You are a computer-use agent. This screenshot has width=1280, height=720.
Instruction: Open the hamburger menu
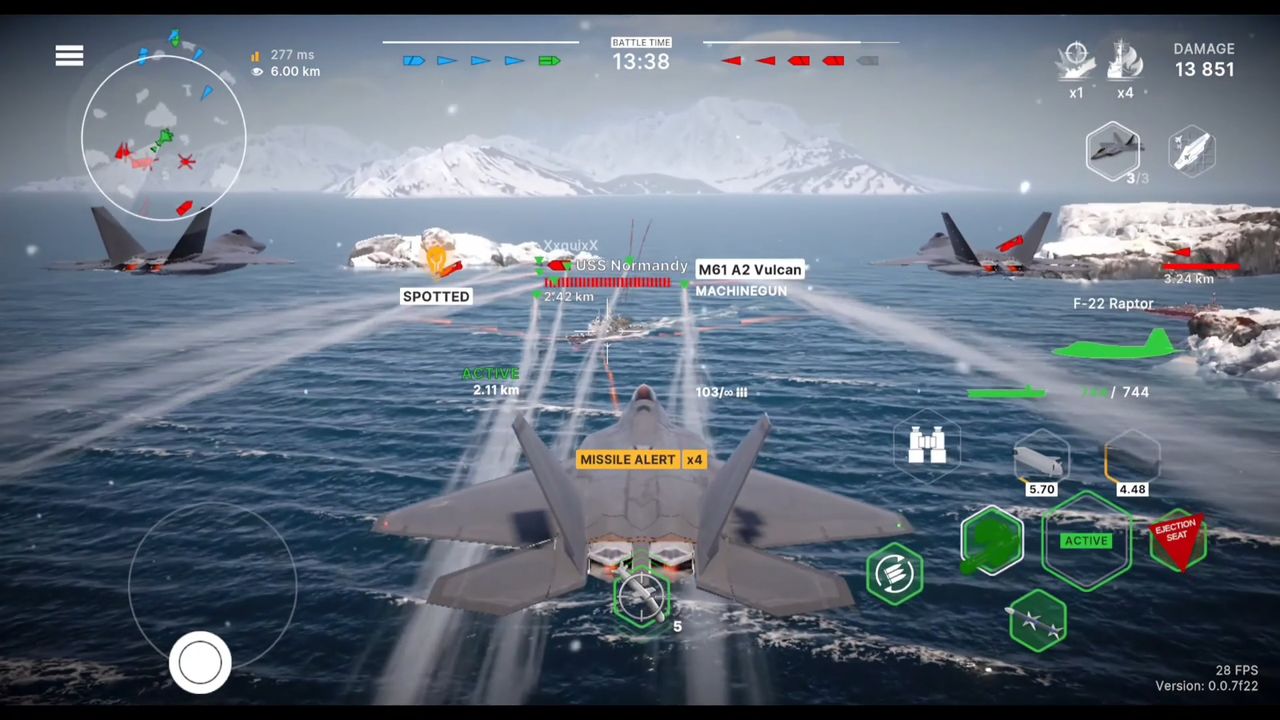pos(69,56)
